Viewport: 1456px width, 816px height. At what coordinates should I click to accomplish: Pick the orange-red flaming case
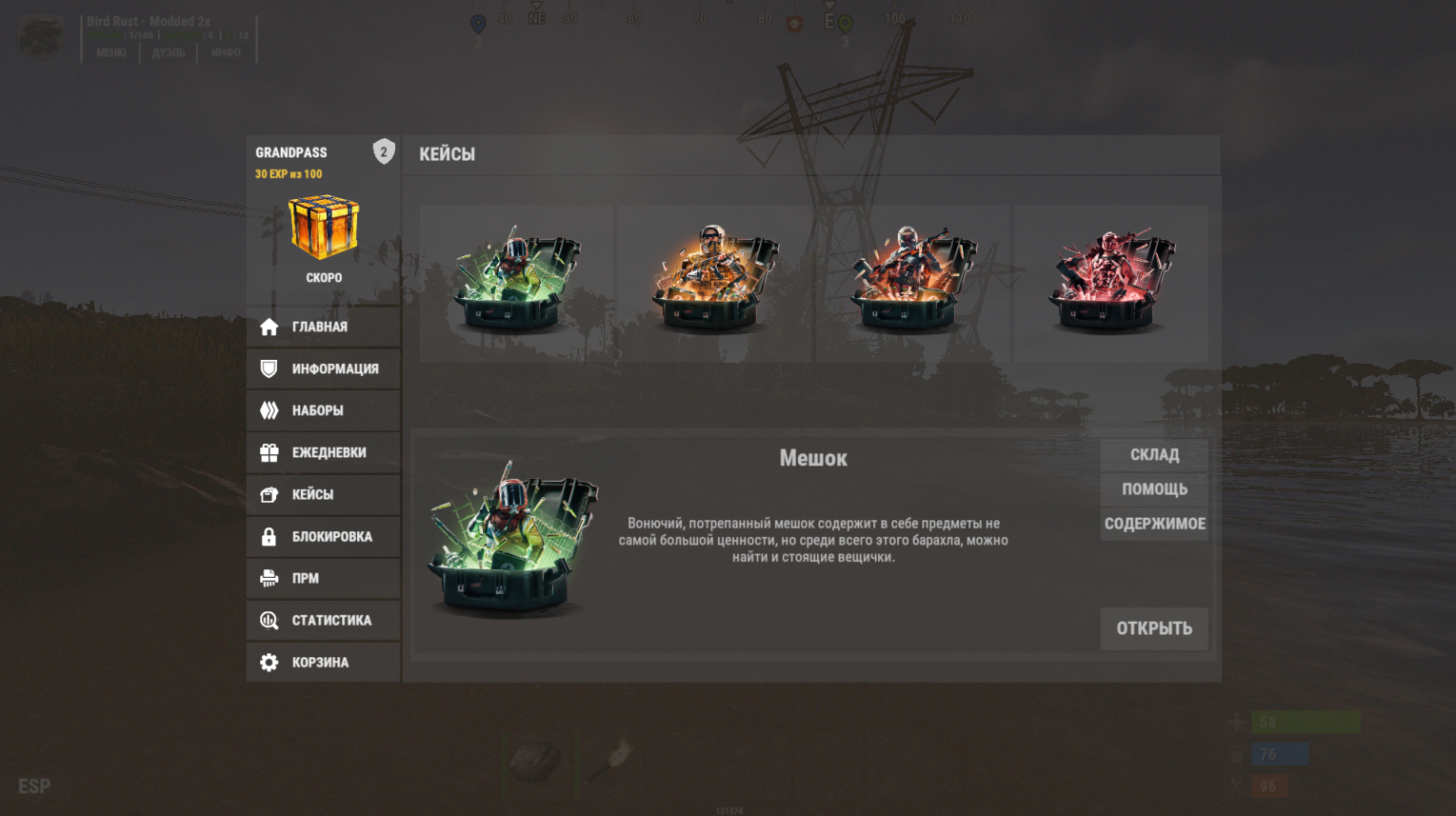click(912, 283)
